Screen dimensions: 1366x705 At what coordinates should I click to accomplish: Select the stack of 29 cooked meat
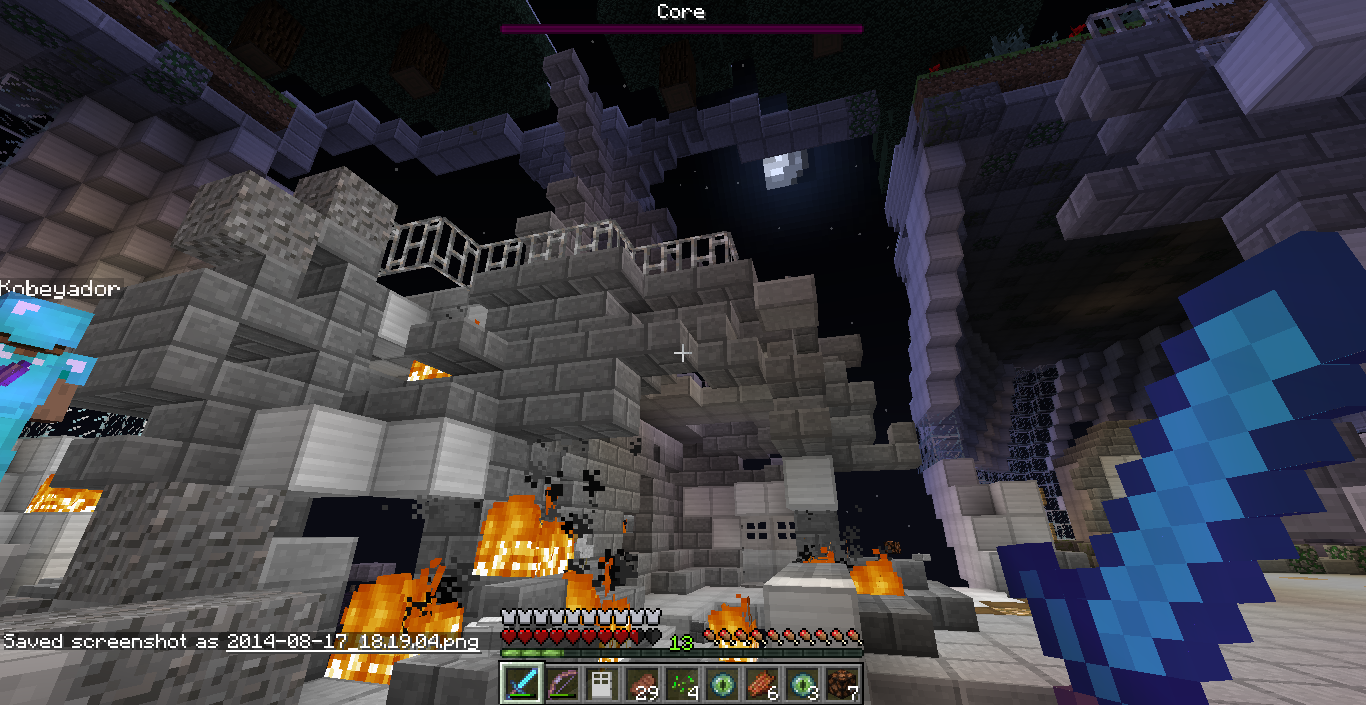pyautogui.click(x=642, y=683)
